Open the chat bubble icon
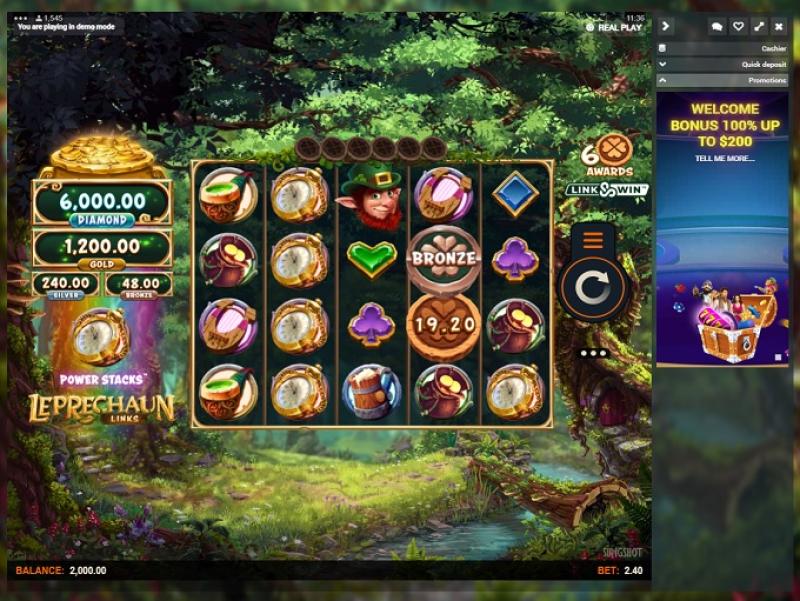The height and width of the screenshot is (601, 800). pos(717,27)
